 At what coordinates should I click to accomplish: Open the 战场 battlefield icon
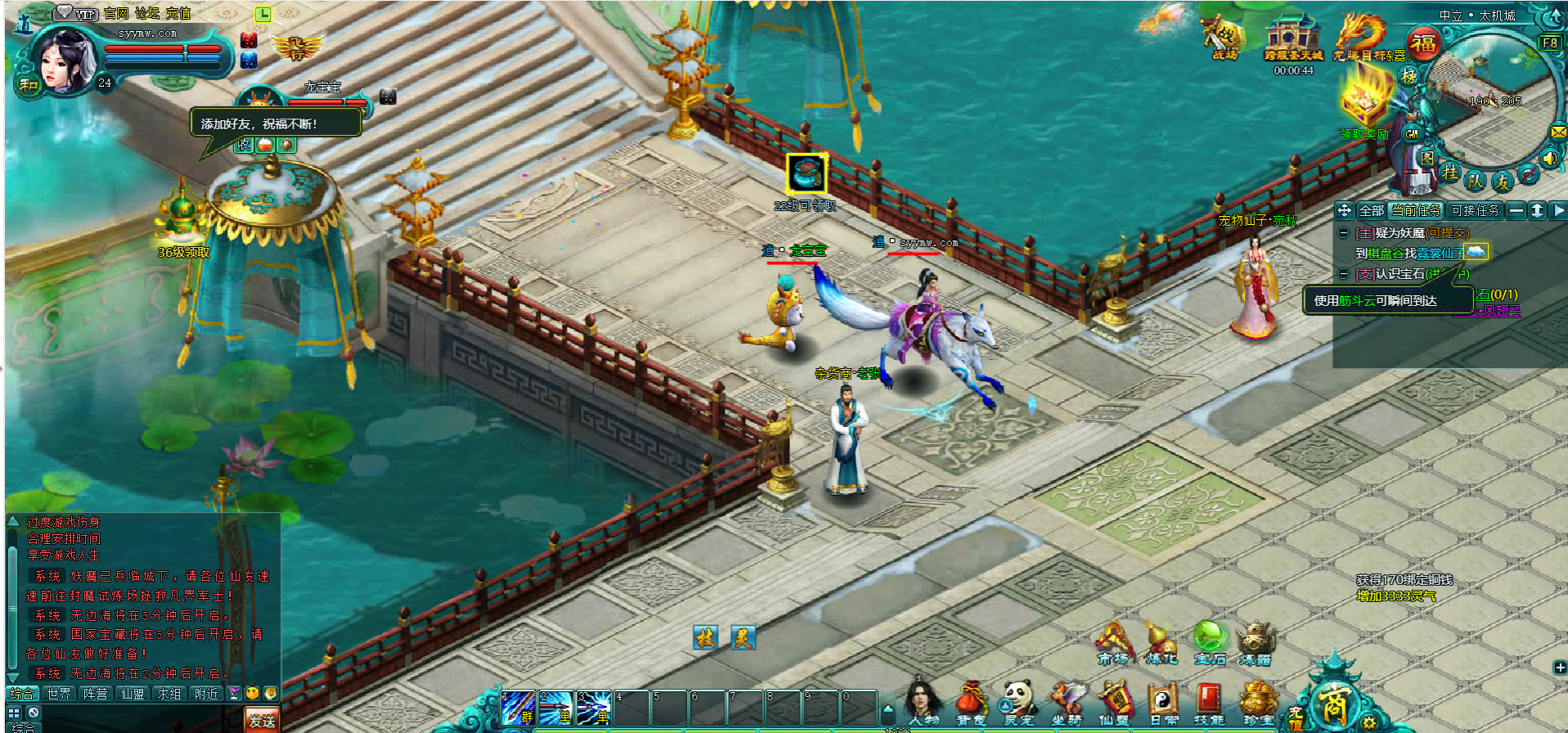[x=1224, y=38]
